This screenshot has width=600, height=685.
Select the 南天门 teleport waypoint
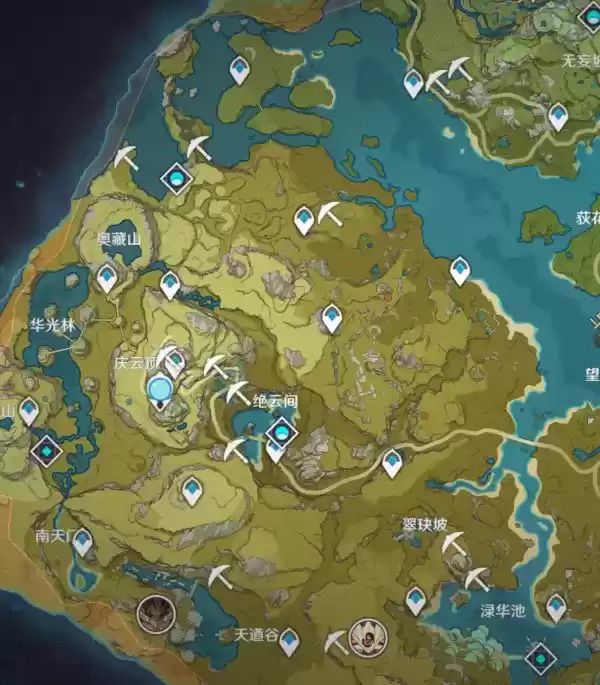82,541
